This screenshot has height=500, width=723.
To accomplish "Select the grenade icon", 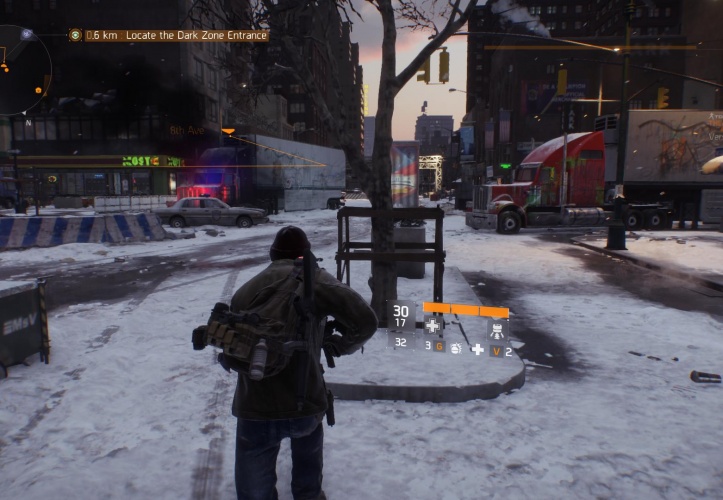I will click(x=456, y=348).
